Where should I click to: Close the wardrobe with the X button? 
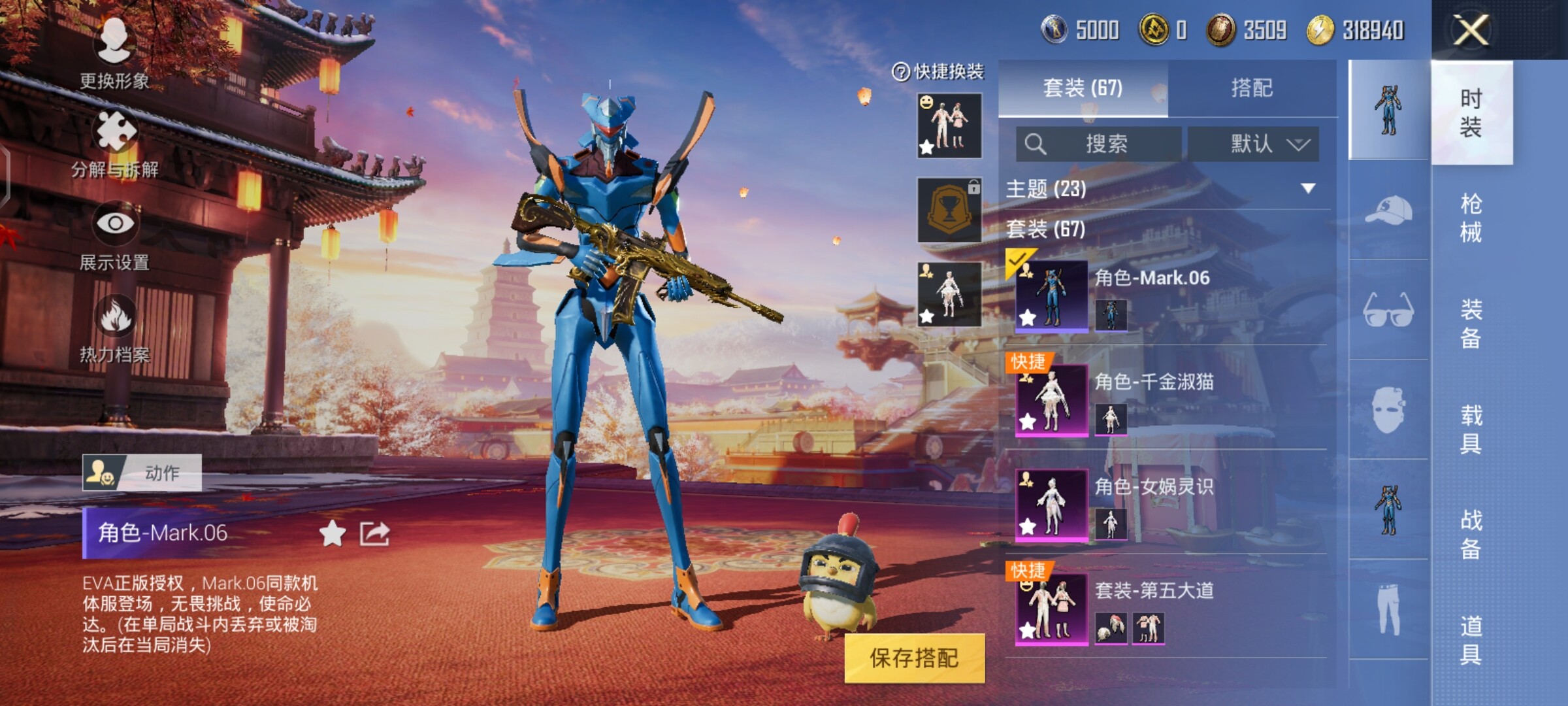point(1471,30)
